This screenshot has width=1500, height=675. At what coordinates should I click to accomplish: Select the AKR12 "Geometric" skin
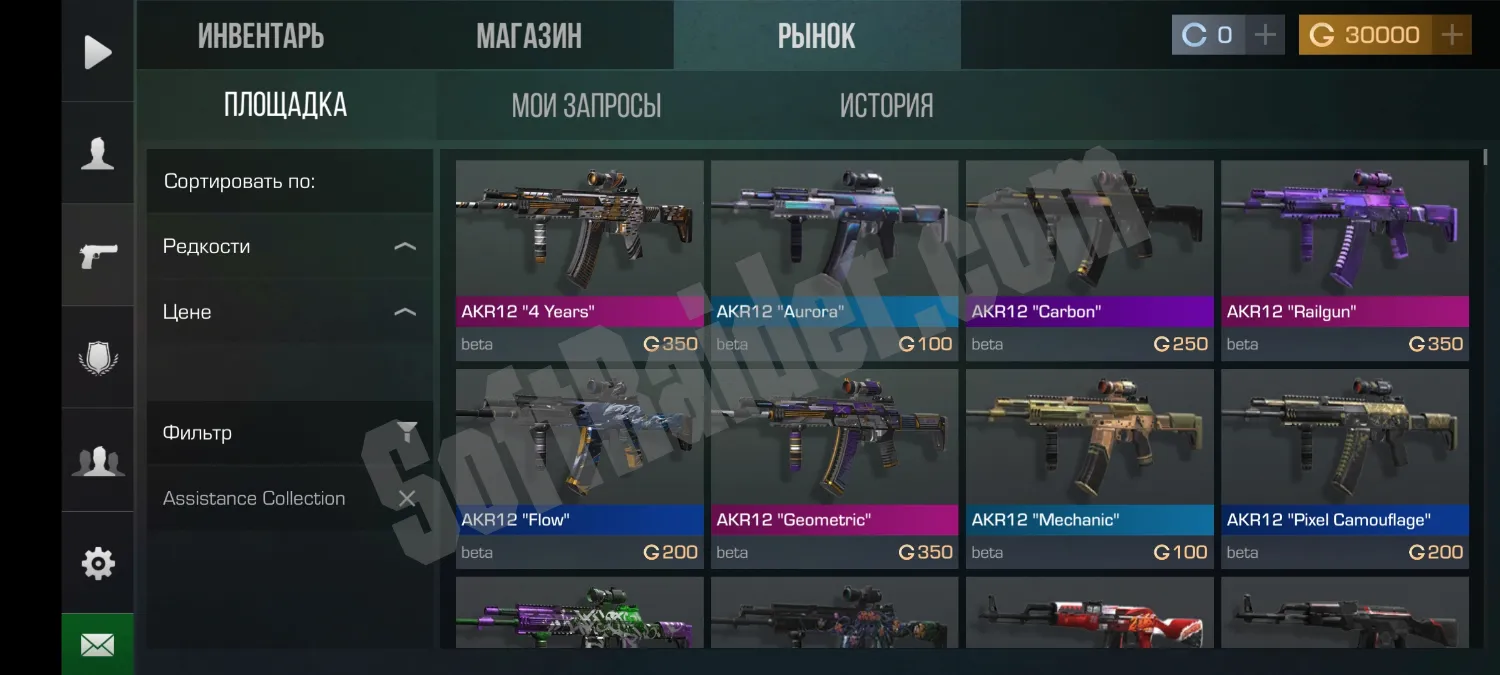click(834, 468)
